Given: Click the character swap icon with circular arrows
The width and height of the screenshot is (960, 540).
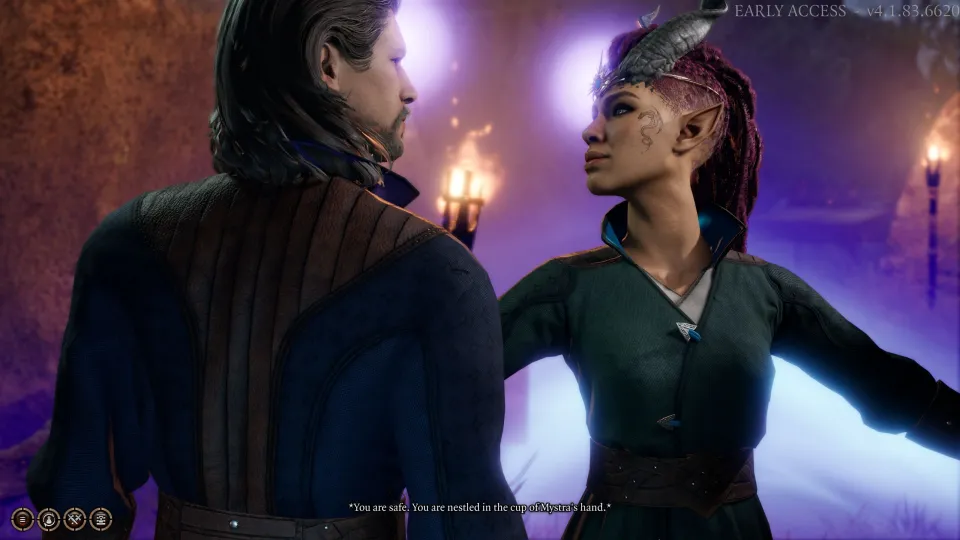Looking at the screenshot, I should pos(49,519).
